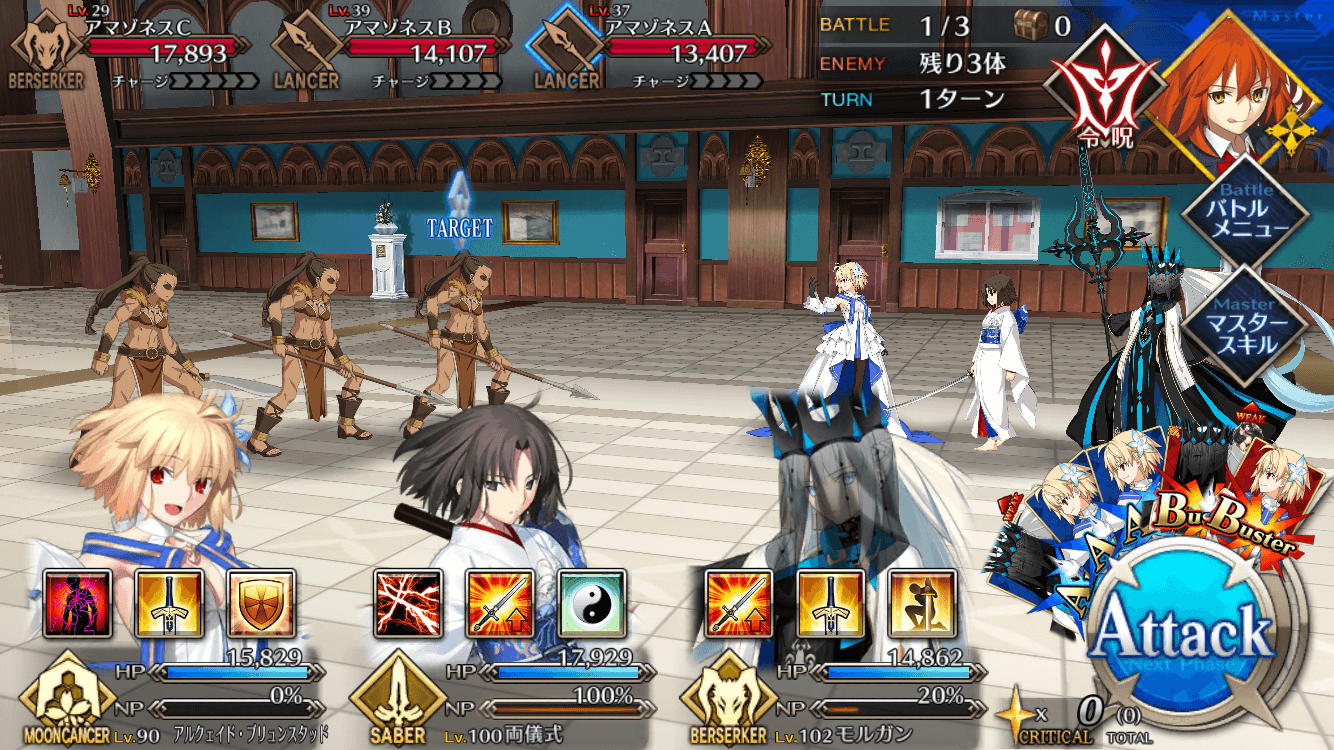Screen dimensions: 1334x750
Task: Activate Arcueid's dark silhouette skill
Action: (77, 604)
